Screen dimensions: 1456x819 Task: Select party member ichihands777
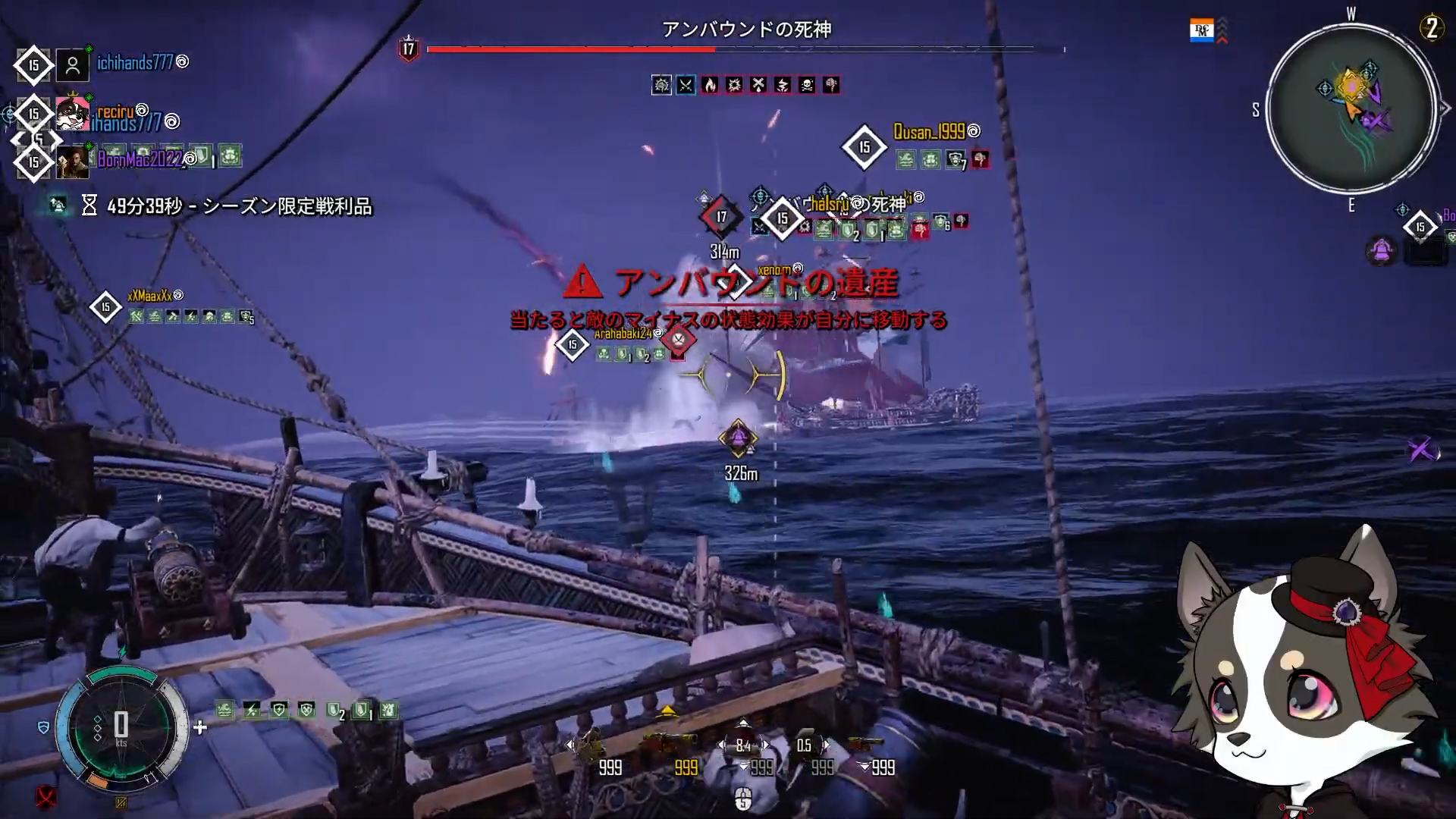(135, 63)
